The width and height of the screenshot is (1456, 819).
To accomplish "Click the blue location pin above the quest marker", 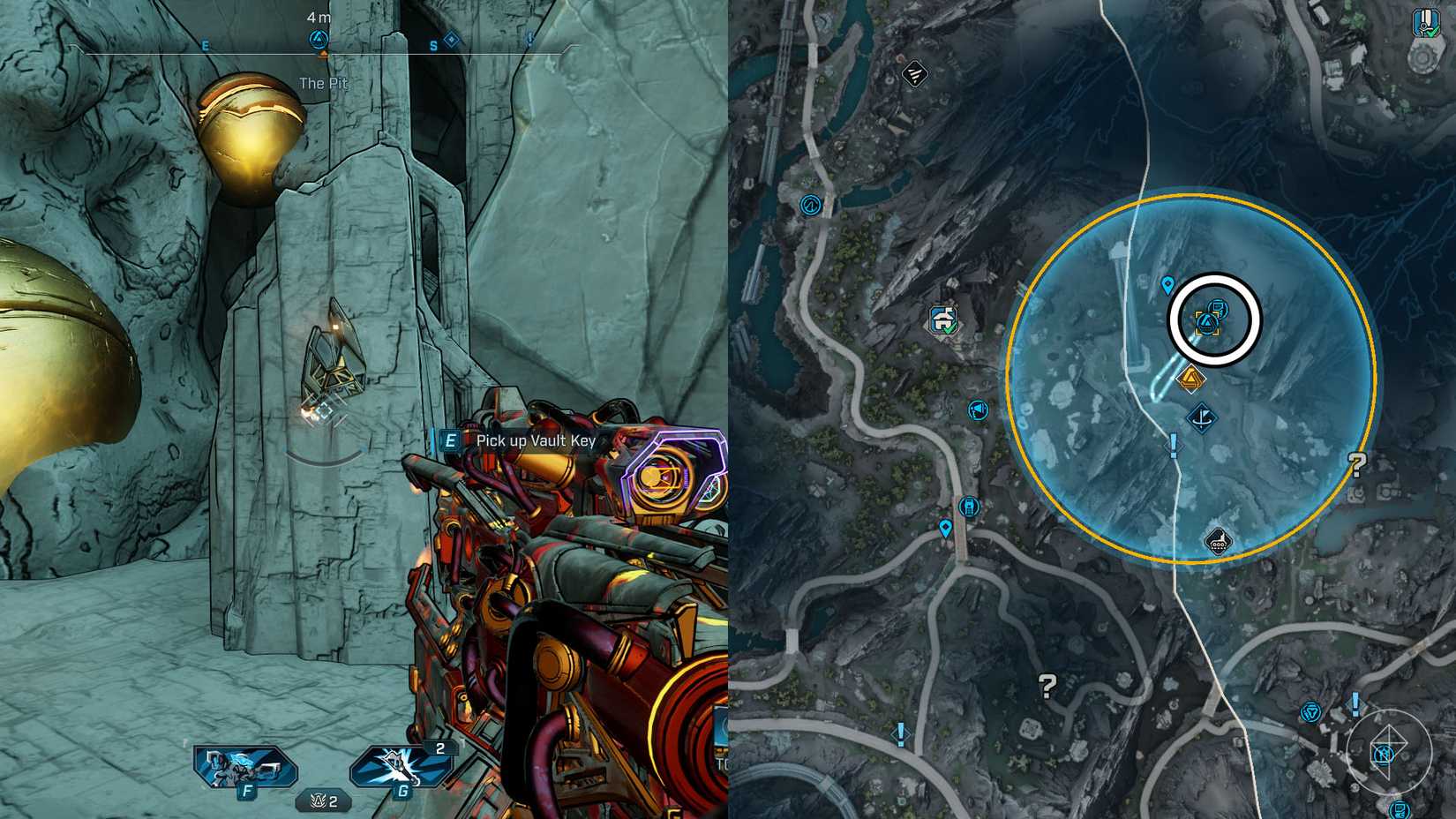I will pyautogui.click(x=1166, y=285).
